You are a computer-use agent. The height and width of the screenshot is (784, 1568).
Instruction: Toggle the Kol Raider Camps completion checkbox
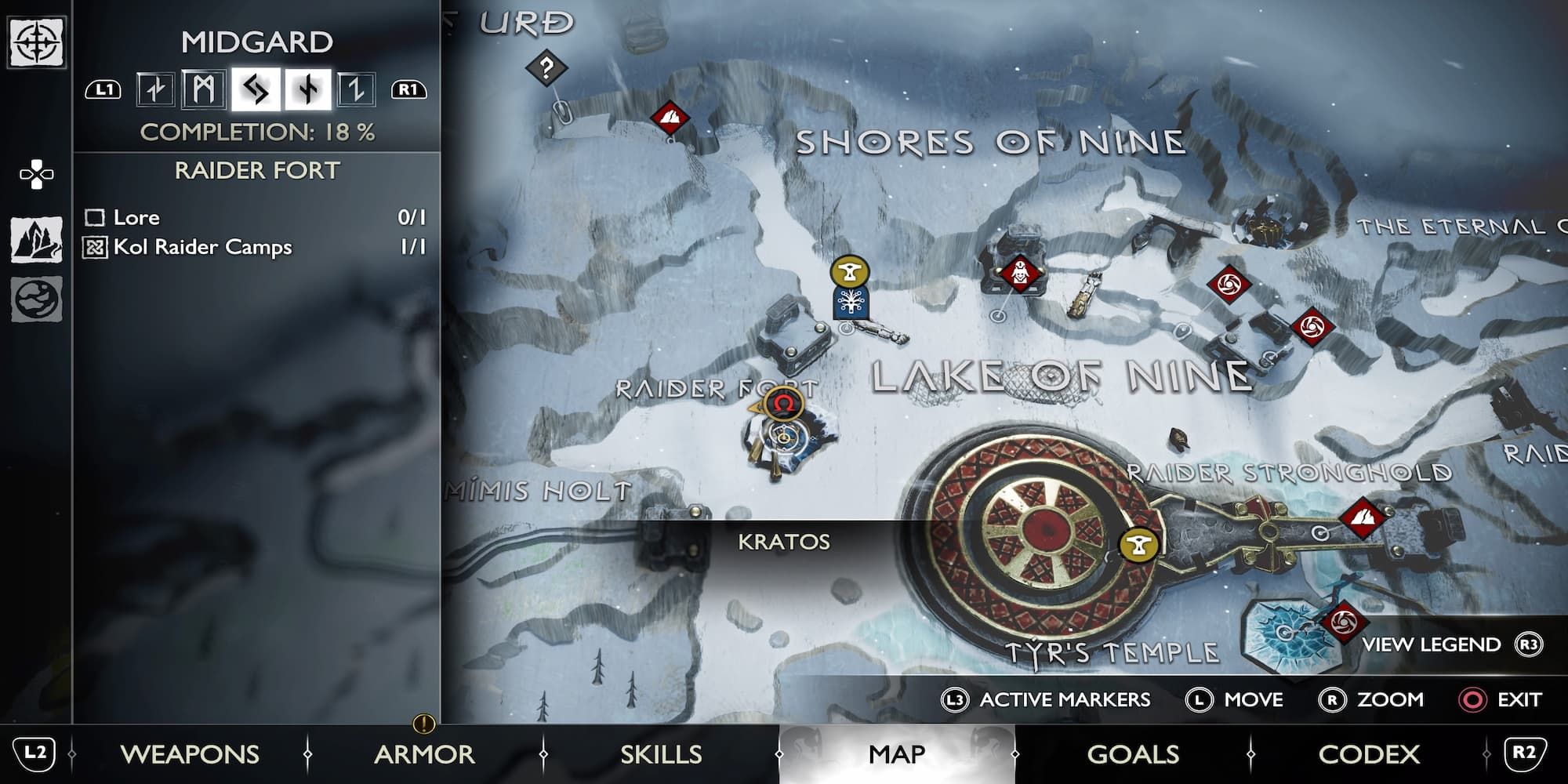click(x=96, y=248)
